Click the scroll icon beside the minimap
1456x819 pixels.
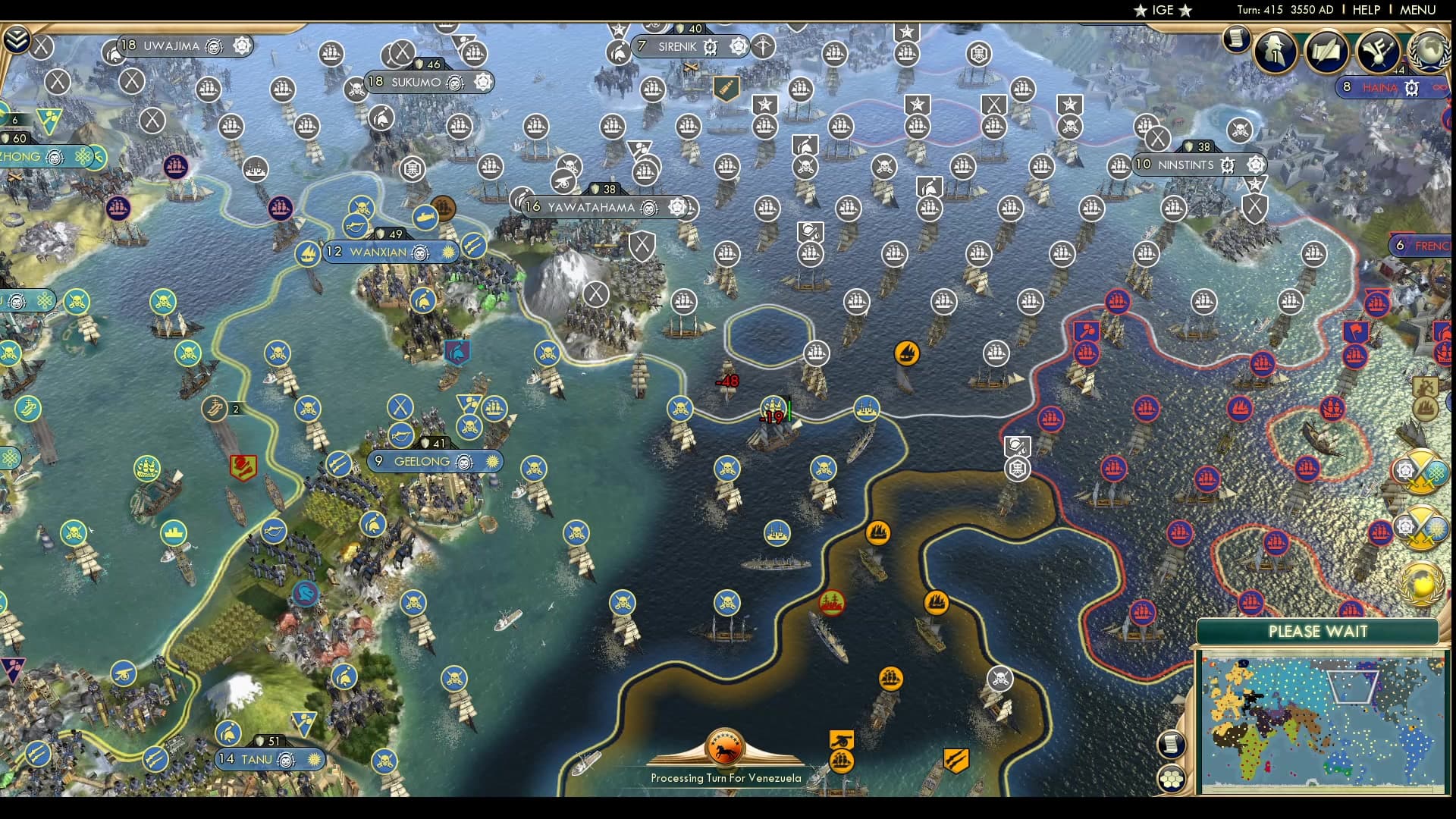[1171, 744]
